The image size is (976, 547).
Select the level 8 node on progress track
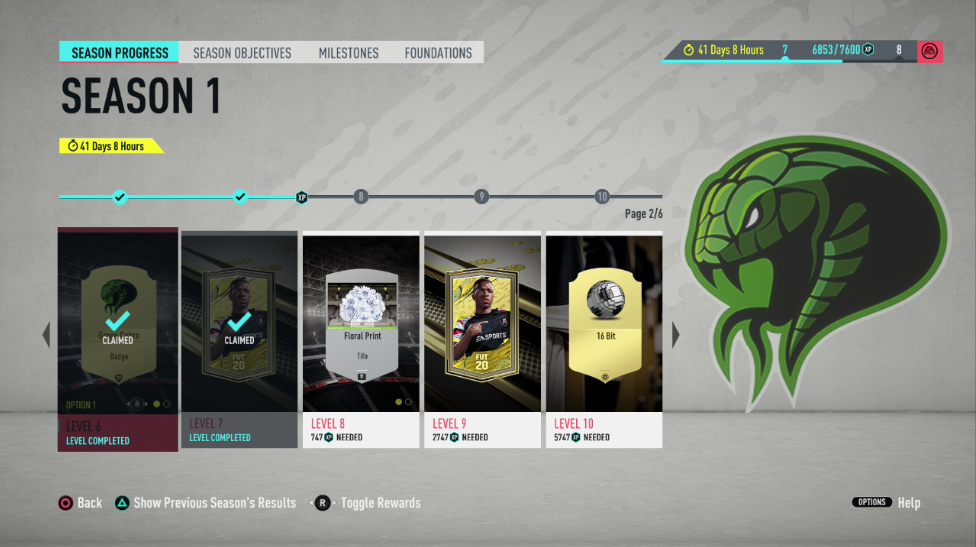361,197
